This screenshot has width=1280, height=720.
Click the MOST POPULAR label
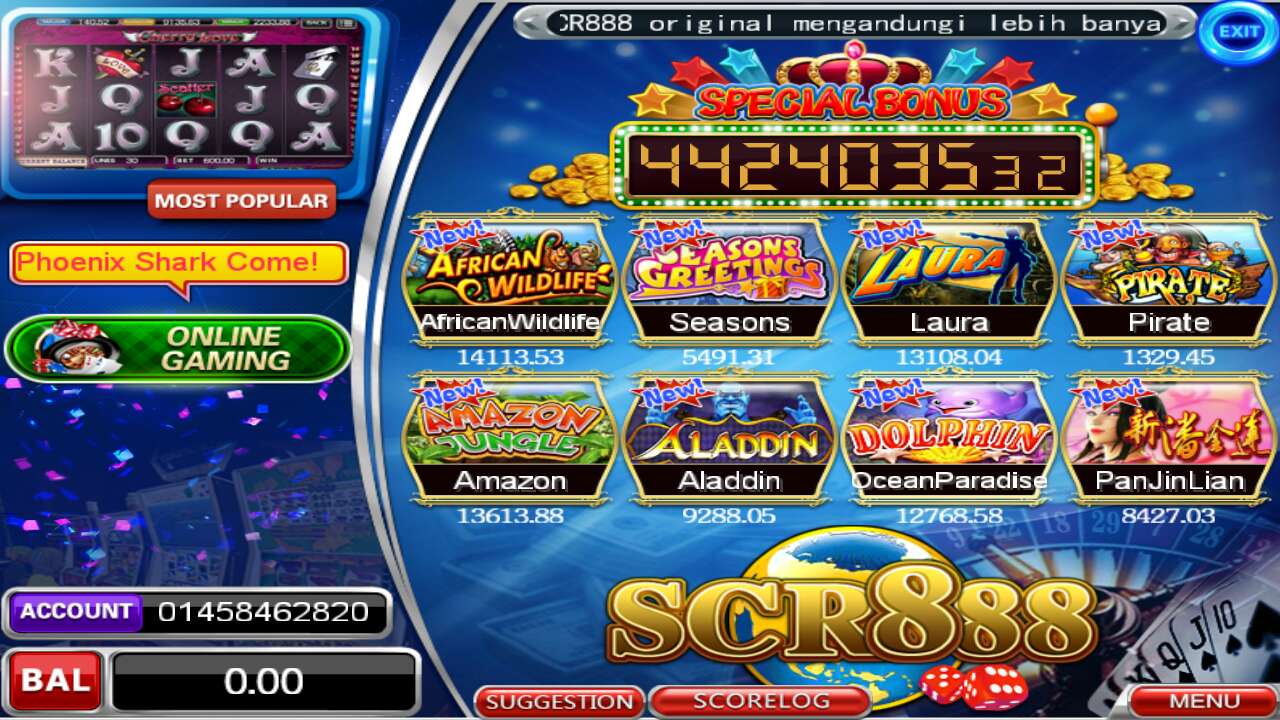[243, 202]
